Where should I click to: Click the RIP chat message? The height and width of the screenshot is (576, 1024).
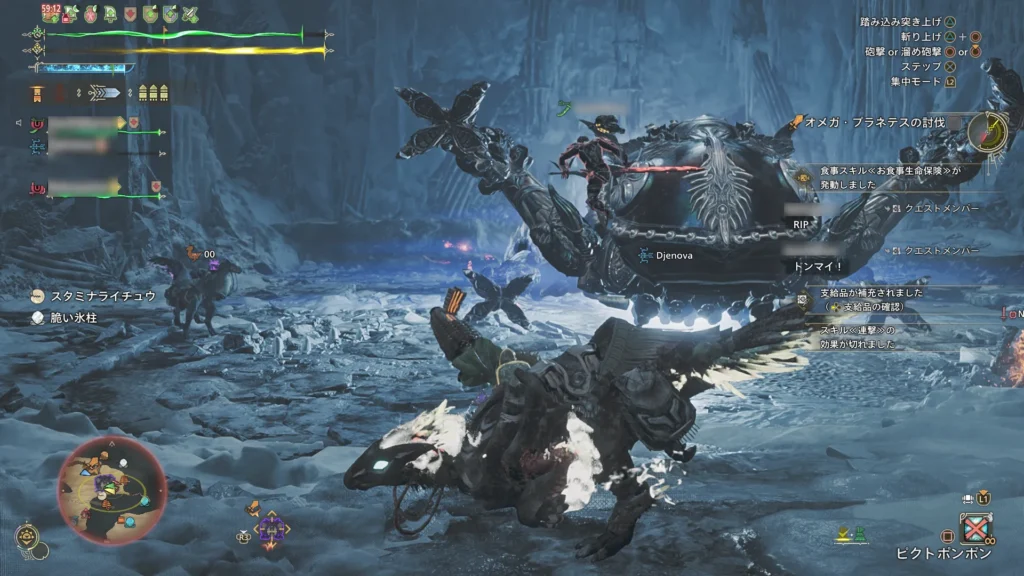pos(800,225)
